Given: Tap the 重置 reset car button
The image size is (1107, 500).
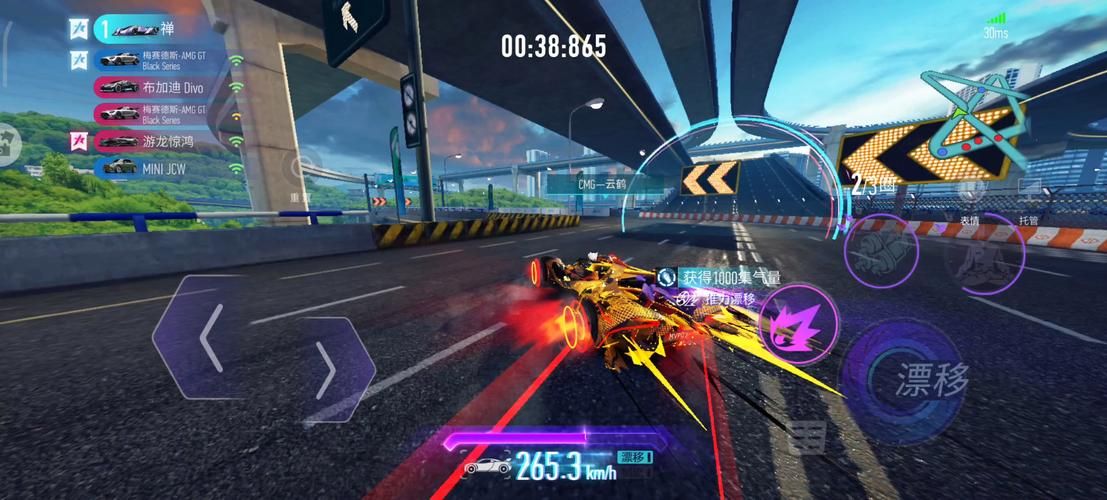Looking at the screenshot, I should coord(300,170).
